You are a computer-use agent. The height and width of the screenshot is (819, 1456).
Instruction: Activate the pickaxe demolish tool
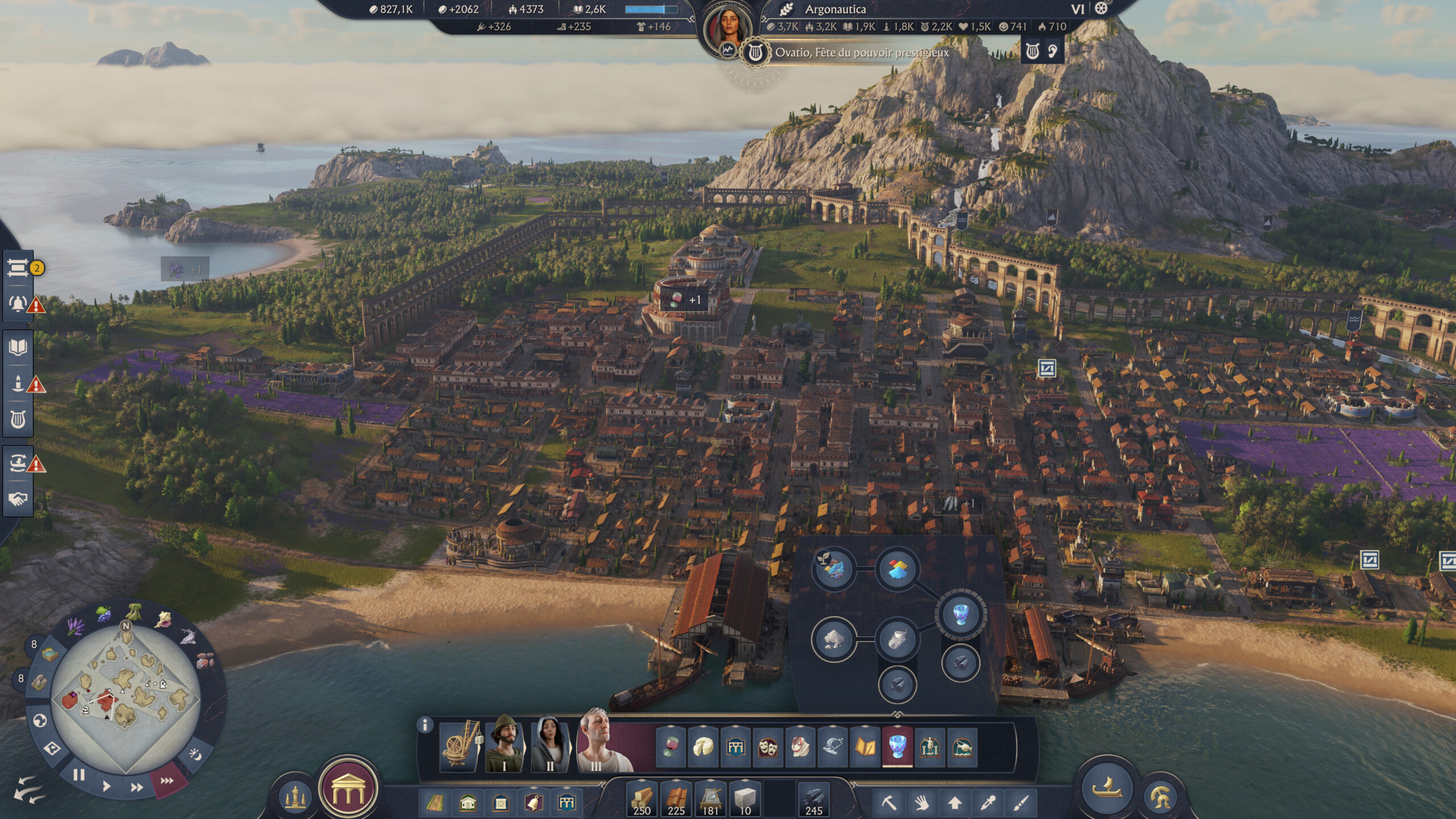tap(889, 803)
